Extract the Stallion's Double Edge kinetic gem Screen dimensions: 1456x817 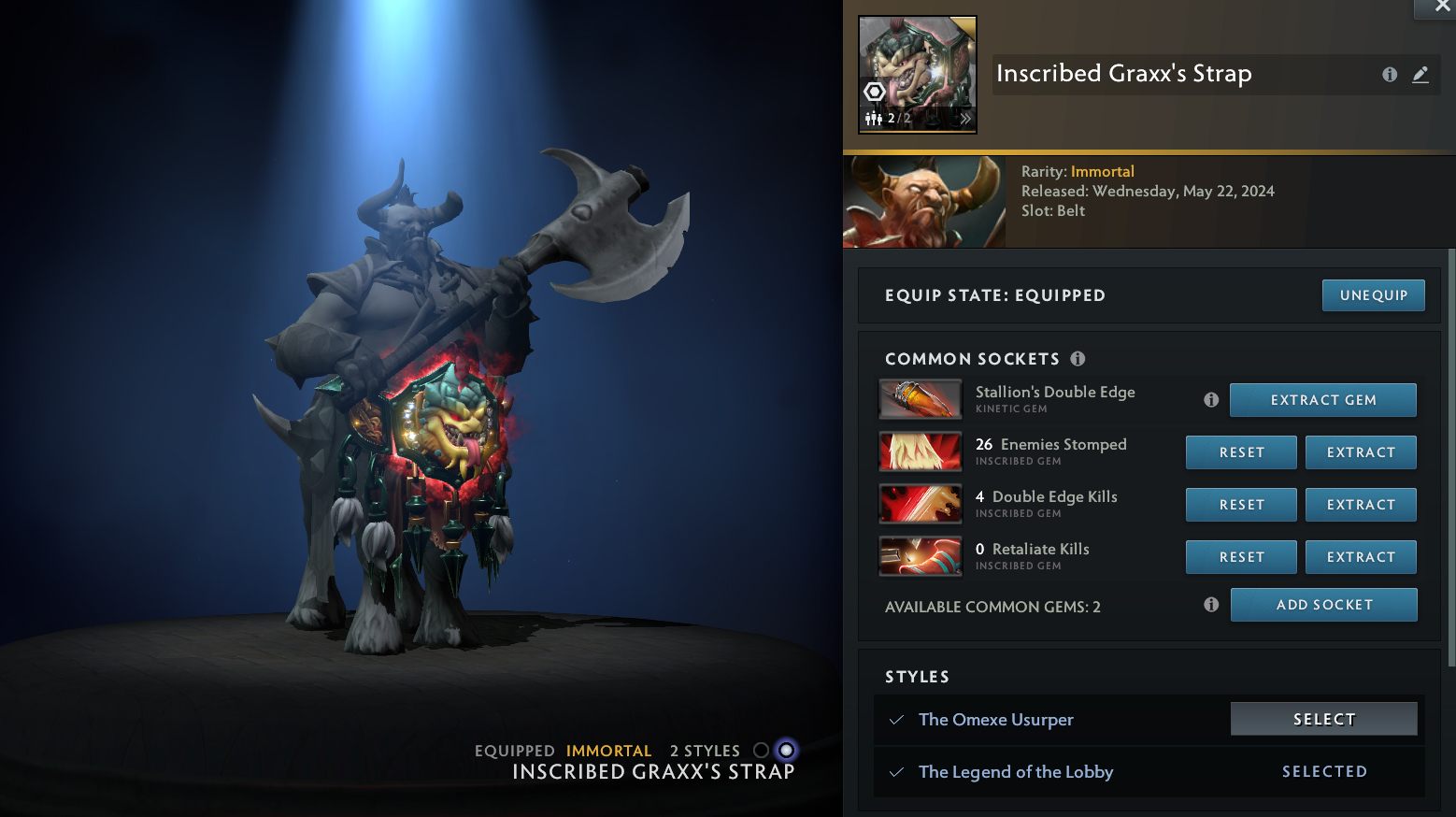pos(1322,400)
